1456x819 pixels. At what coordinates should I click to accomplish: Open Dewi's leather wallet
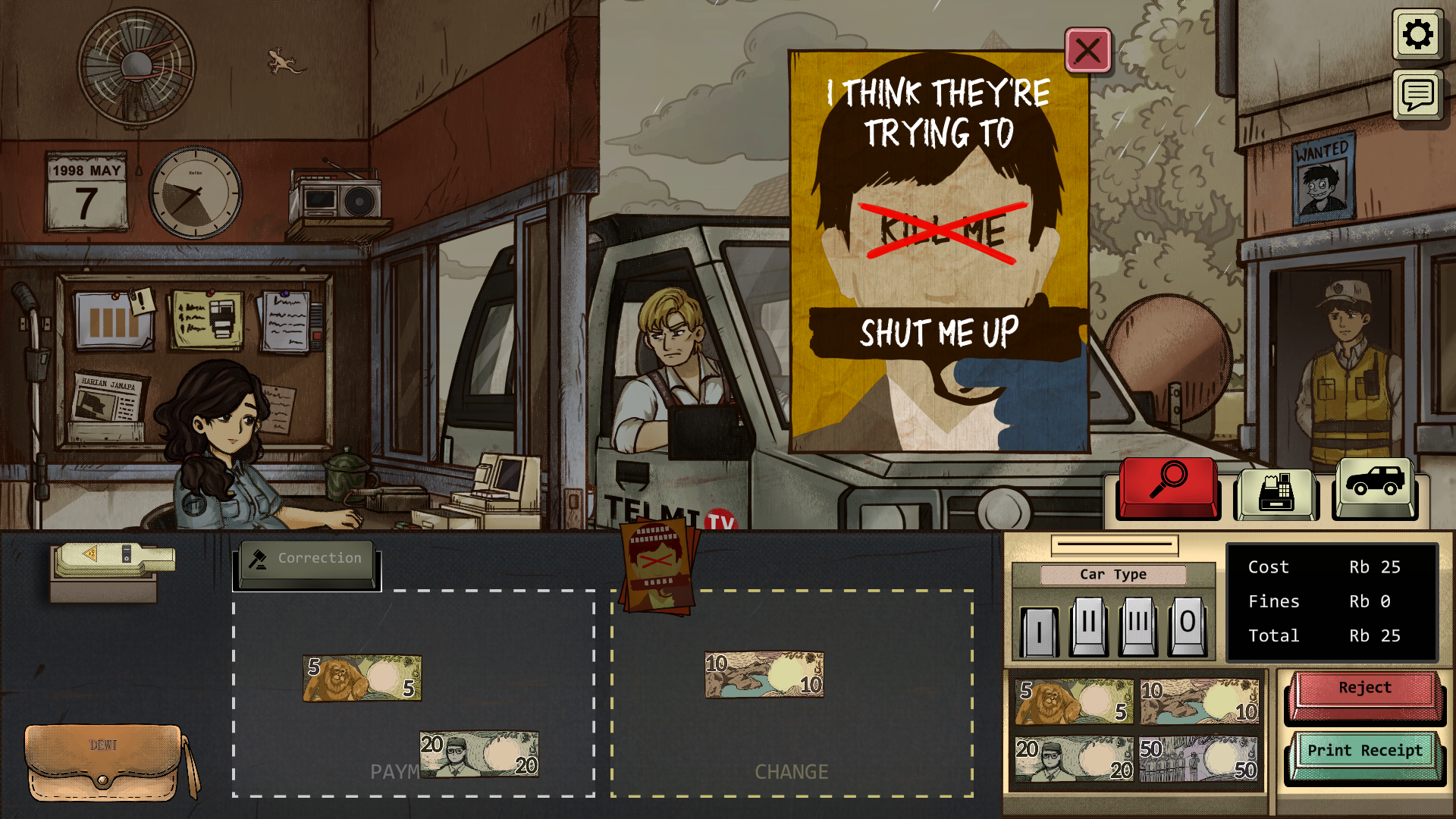pyautogui.click(x=104, y=762)
